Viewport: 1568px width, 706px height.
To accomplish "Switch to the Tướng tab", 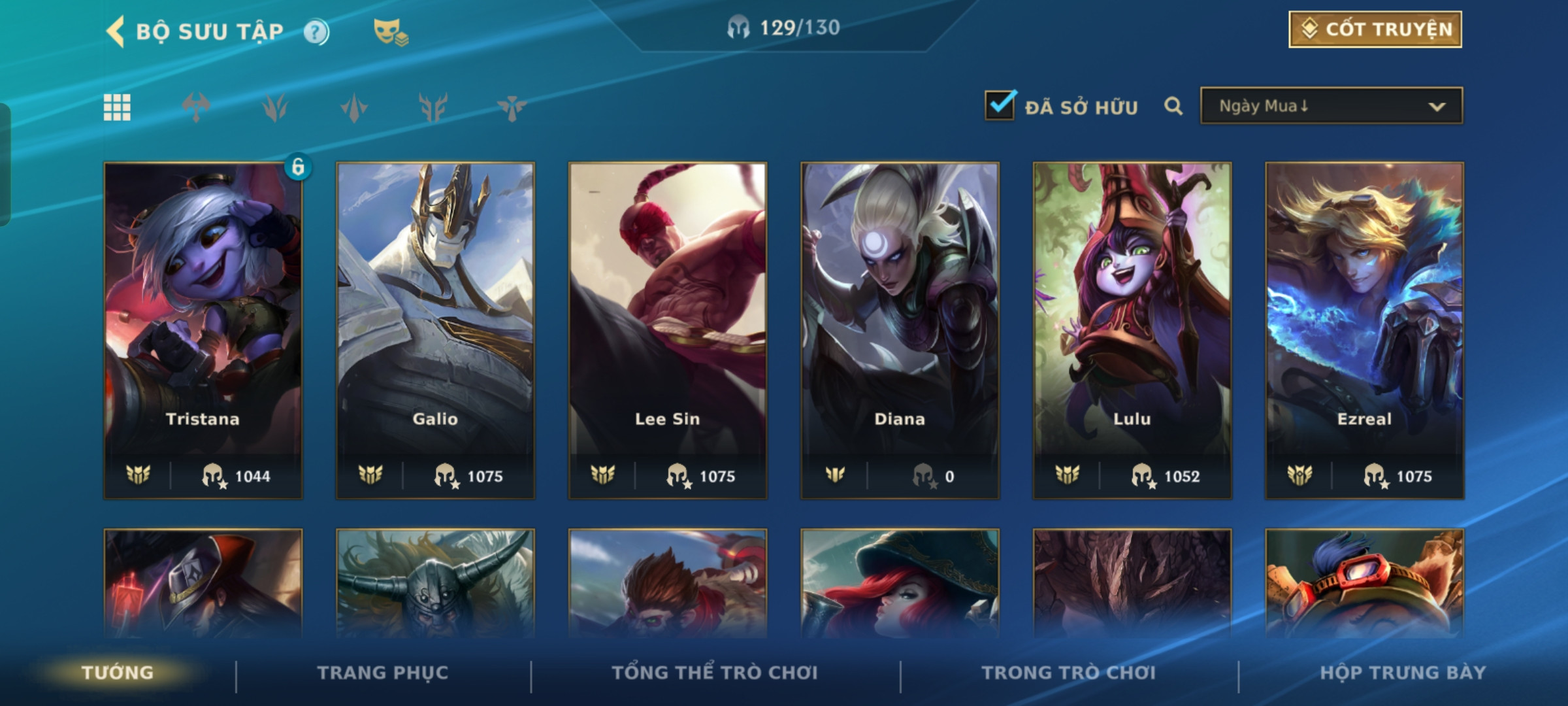I will click(118, 673).
